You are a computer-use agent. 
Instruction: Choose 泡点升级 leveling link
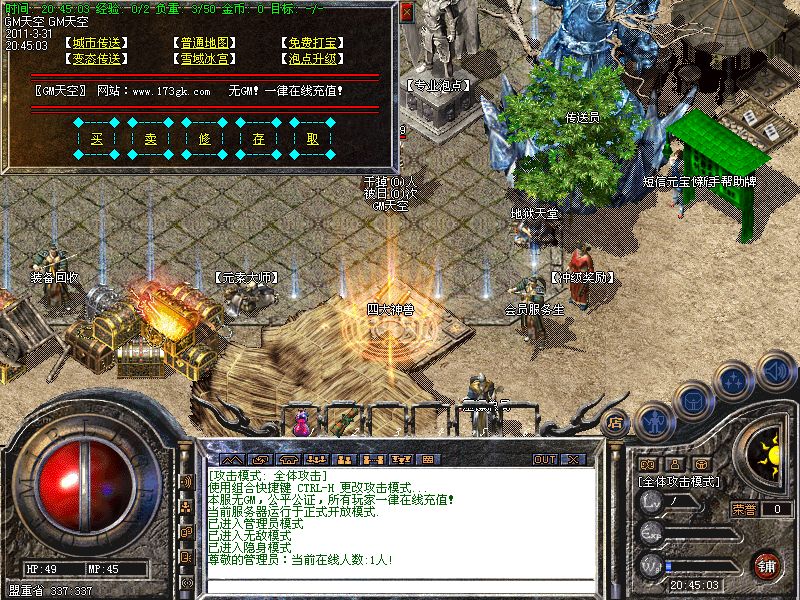312,59
